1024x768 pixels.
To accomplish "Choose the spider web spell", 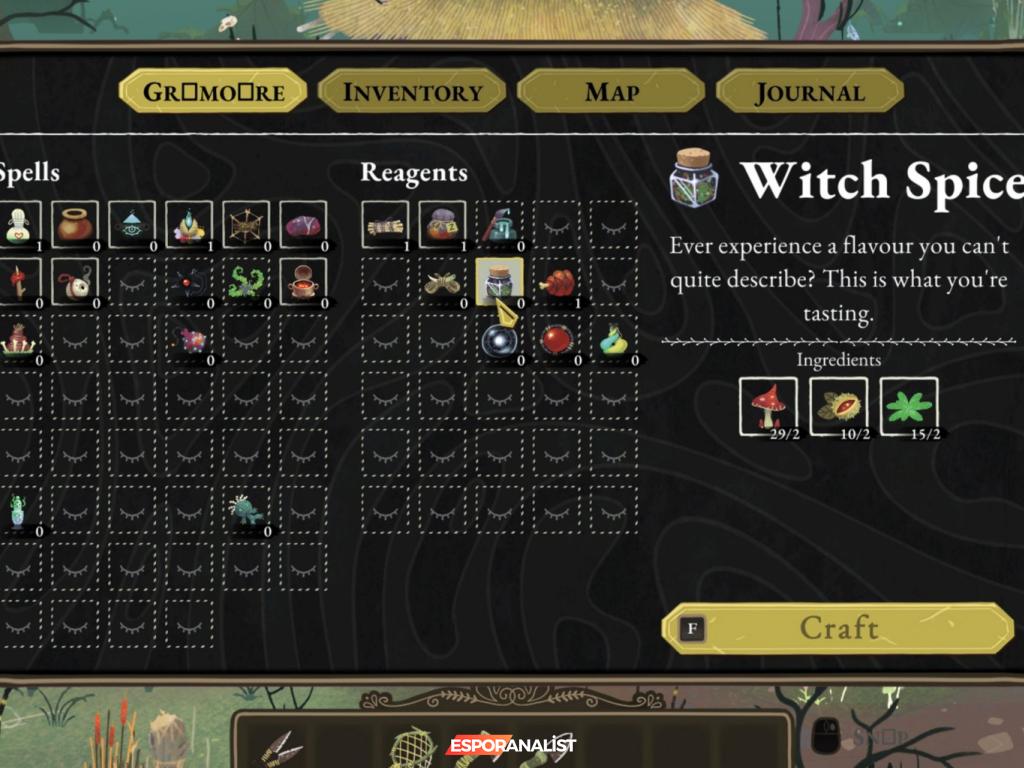I will pos(245,226).
